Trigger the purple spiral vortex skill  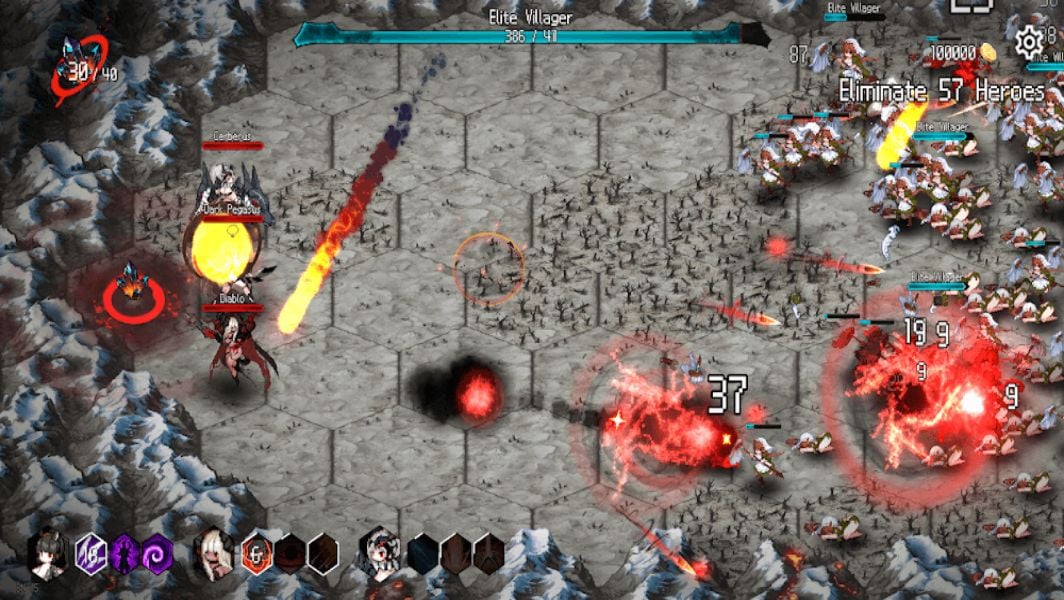click(157, 553)
